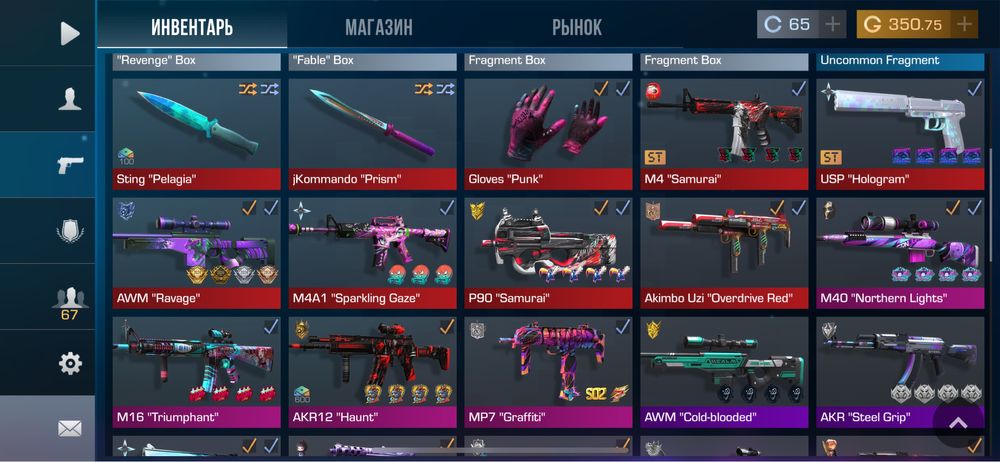
Task: Select the Sting "Pelagia" knife
Action: [x=196, y=130]
